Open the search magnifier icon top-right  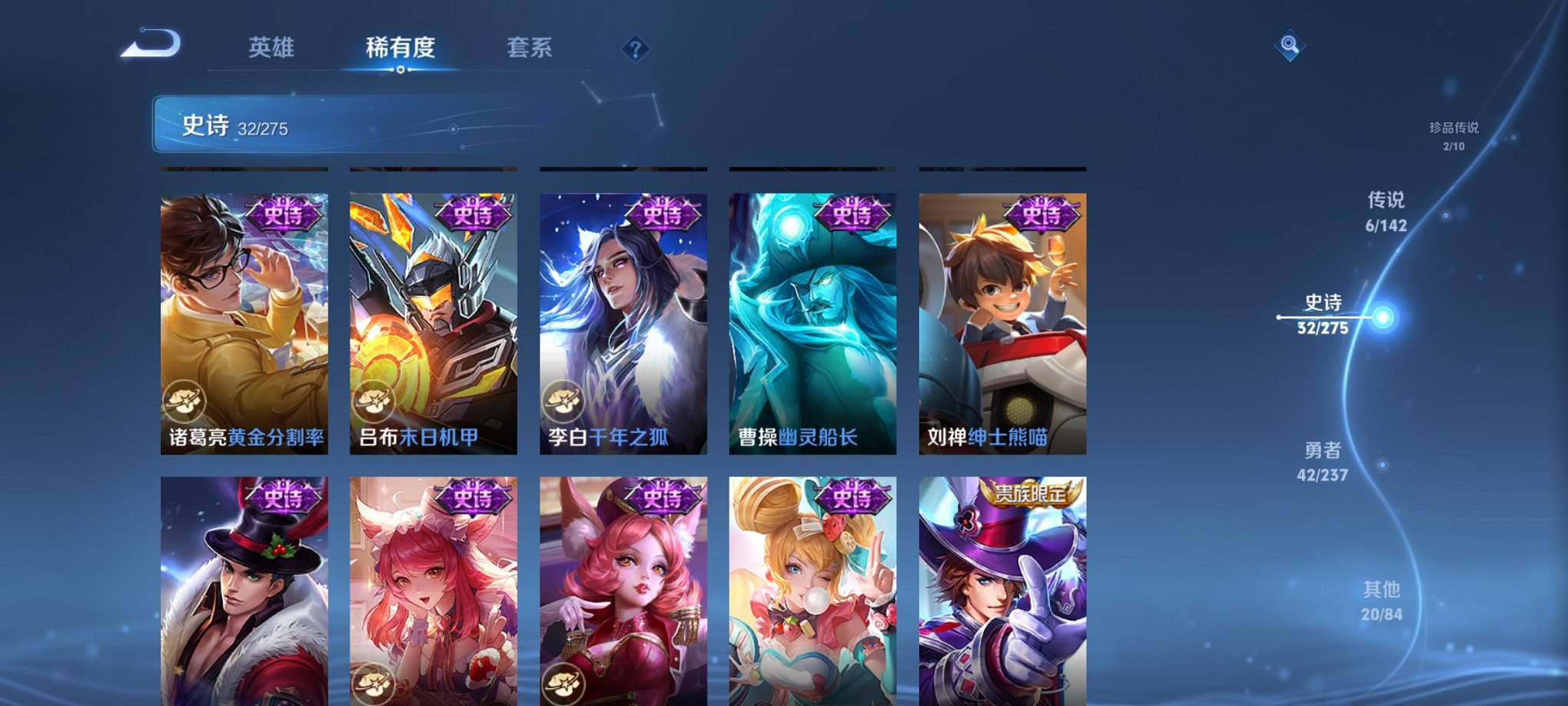point(1291,46)
